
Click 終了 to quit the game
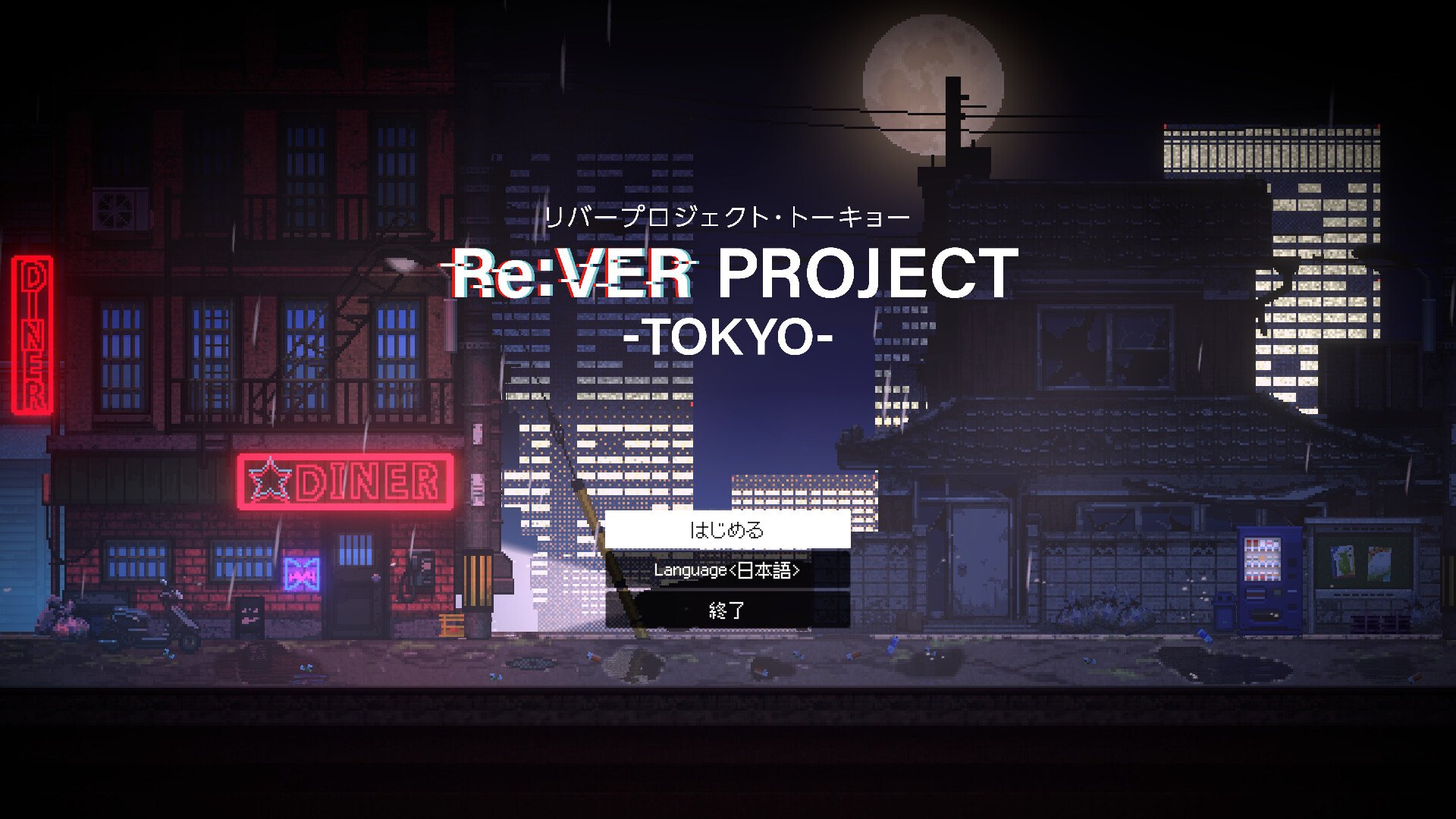728,608
